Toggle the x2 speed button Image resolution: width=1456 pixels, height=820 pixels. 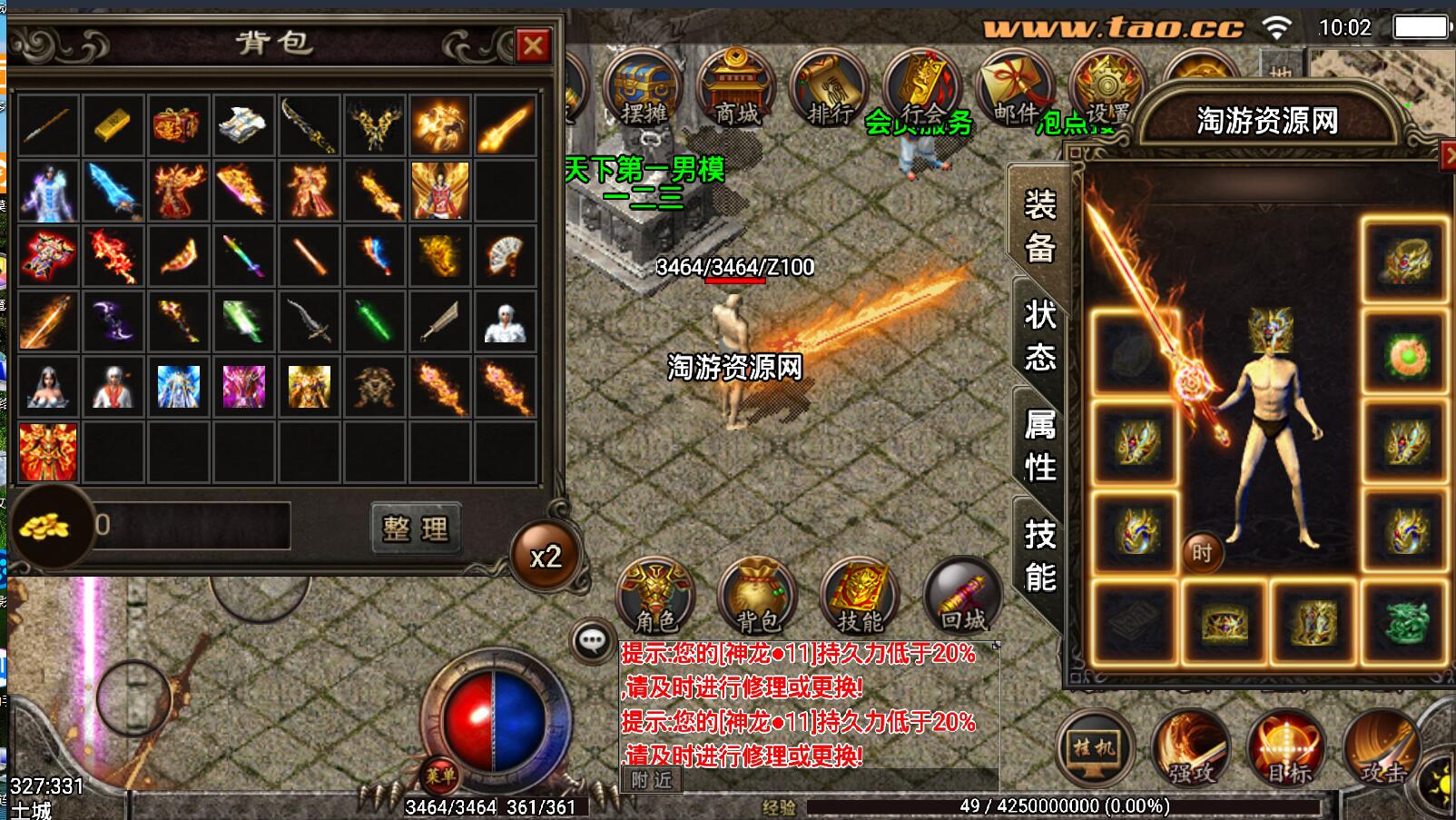coord(546,556)
